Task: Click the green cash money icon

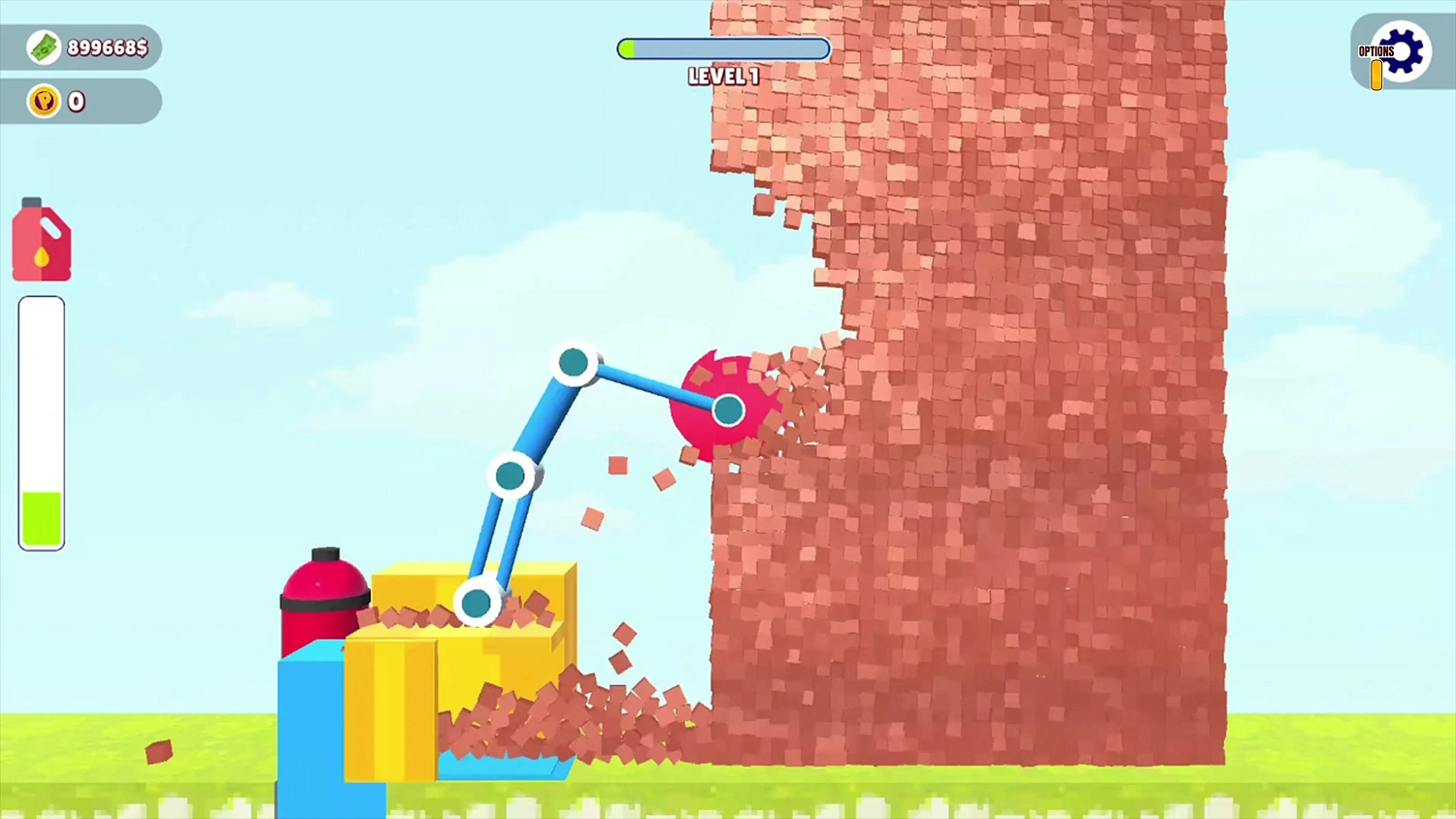Action: pyautogui.click(x=43, y=47)
